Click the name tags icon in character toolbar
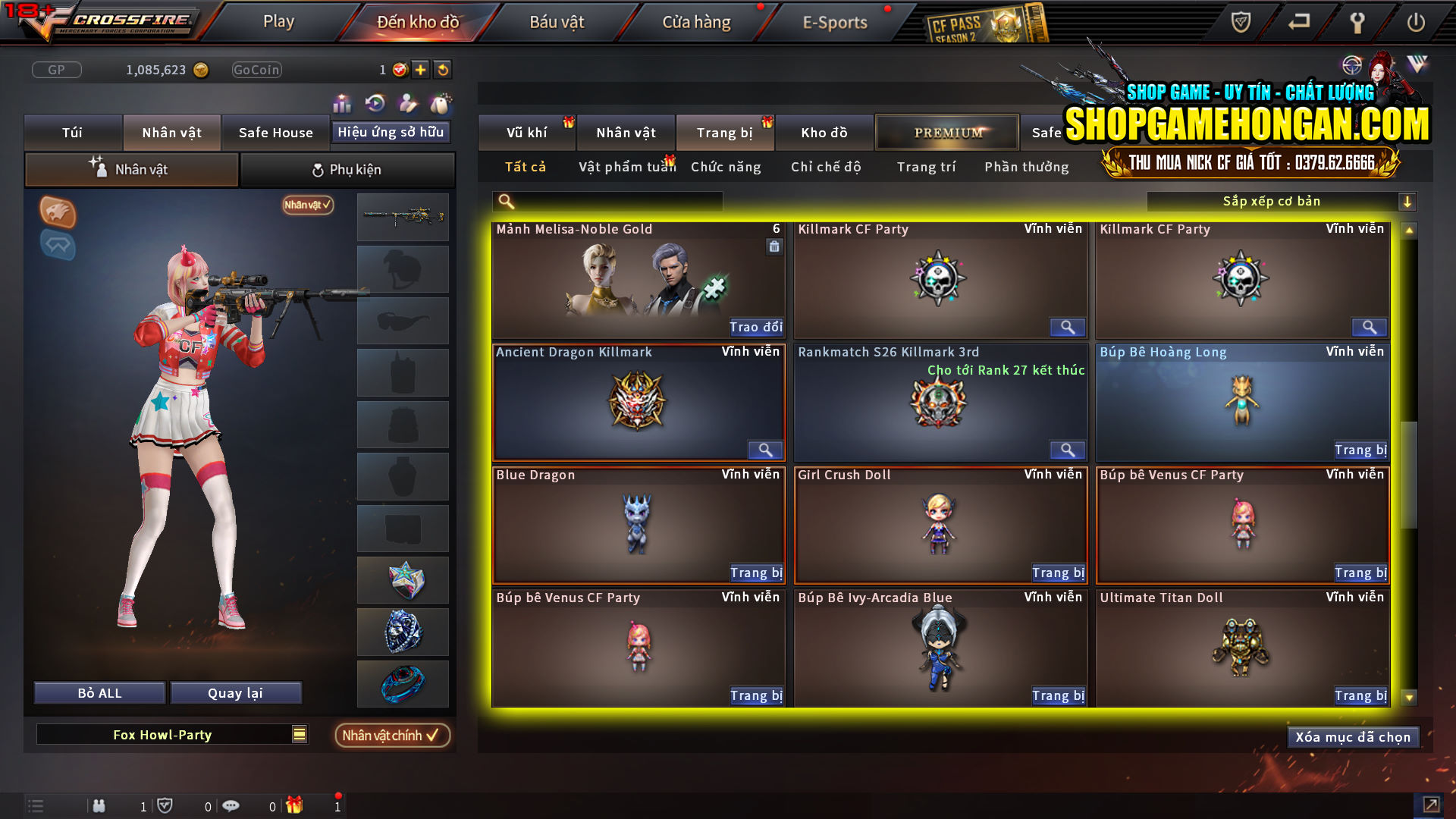 [440, 102]
